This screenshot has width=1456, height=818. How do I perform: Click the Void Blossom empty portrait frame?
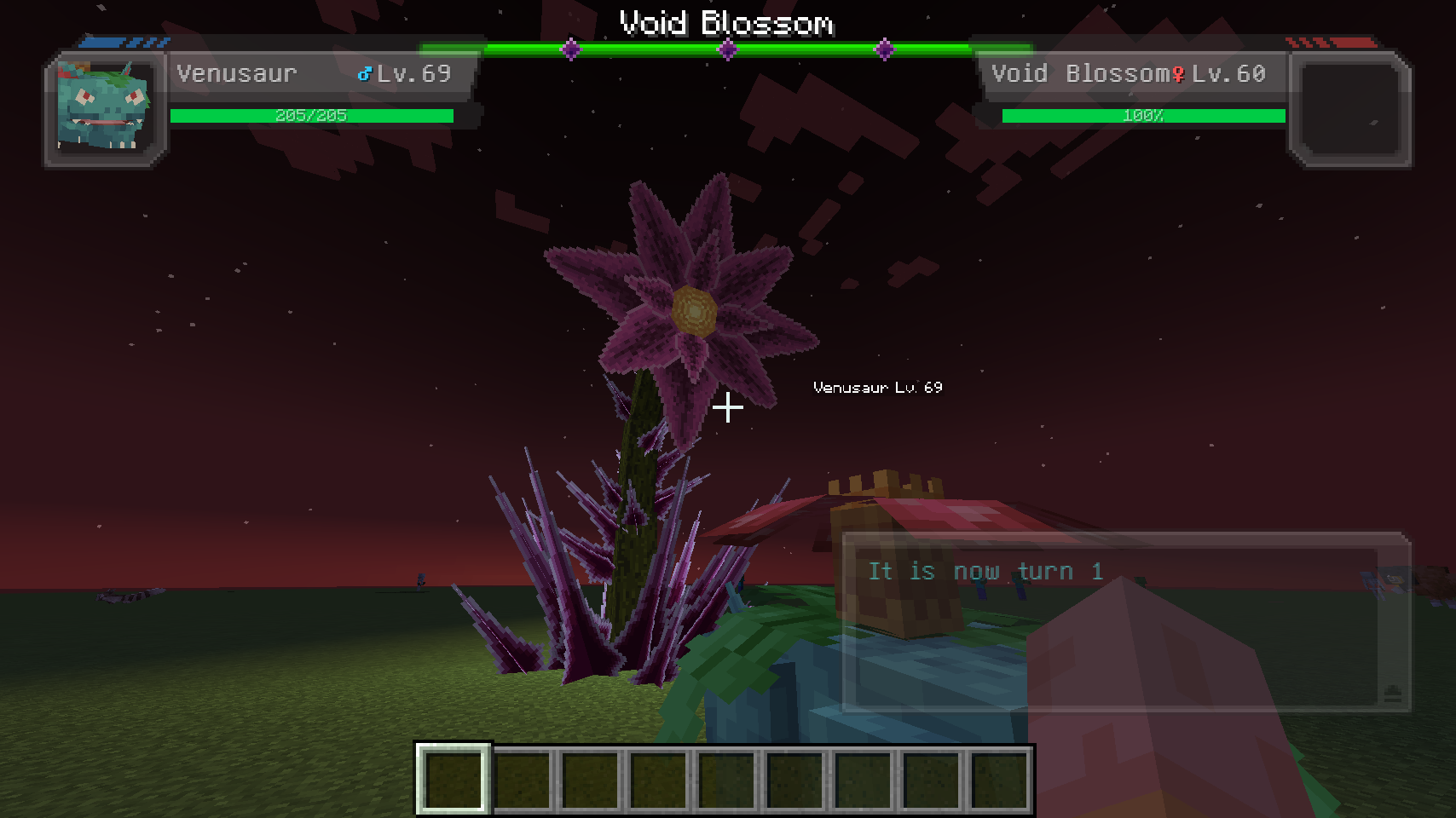click(1350, 108)
